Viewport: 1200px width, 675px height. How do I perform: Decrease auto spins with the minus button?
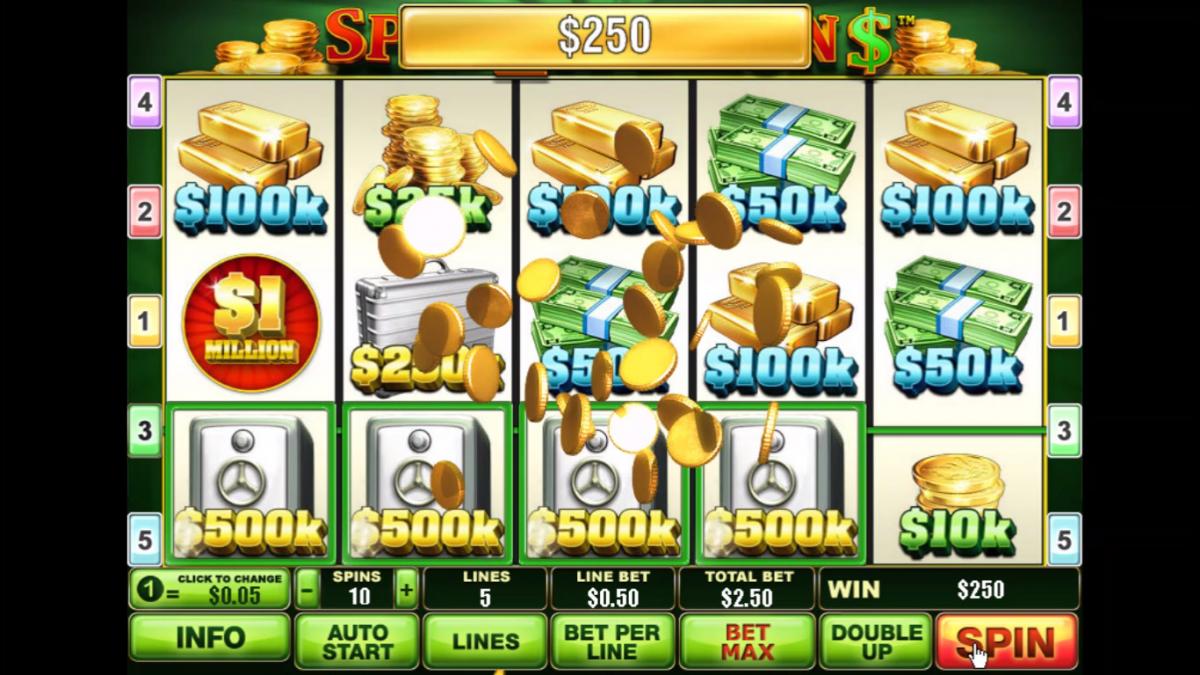click(308, 589)
